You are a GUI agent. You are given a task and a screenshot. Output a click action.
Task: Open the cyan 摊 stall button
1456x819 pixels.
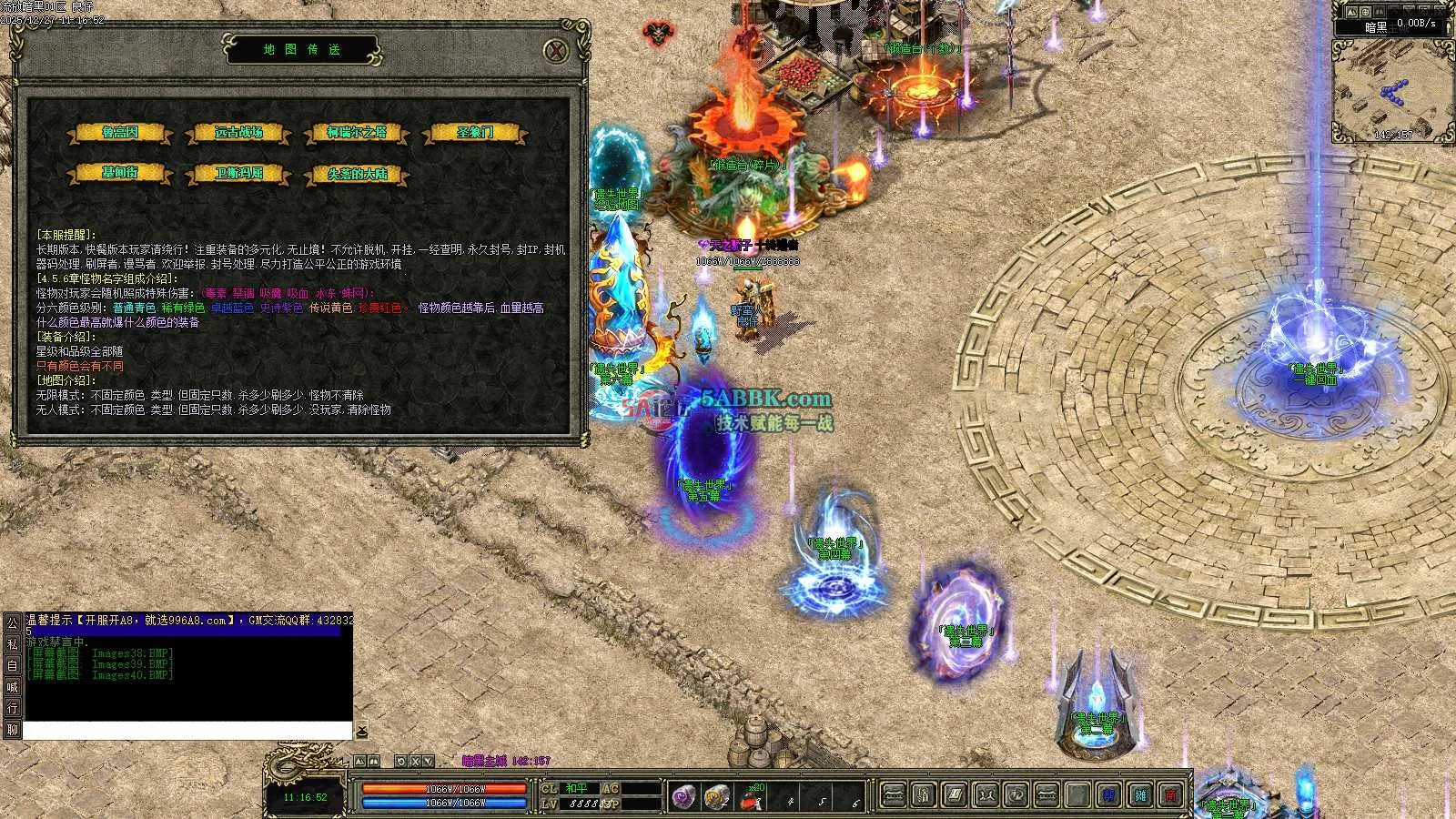(1140, 795)
